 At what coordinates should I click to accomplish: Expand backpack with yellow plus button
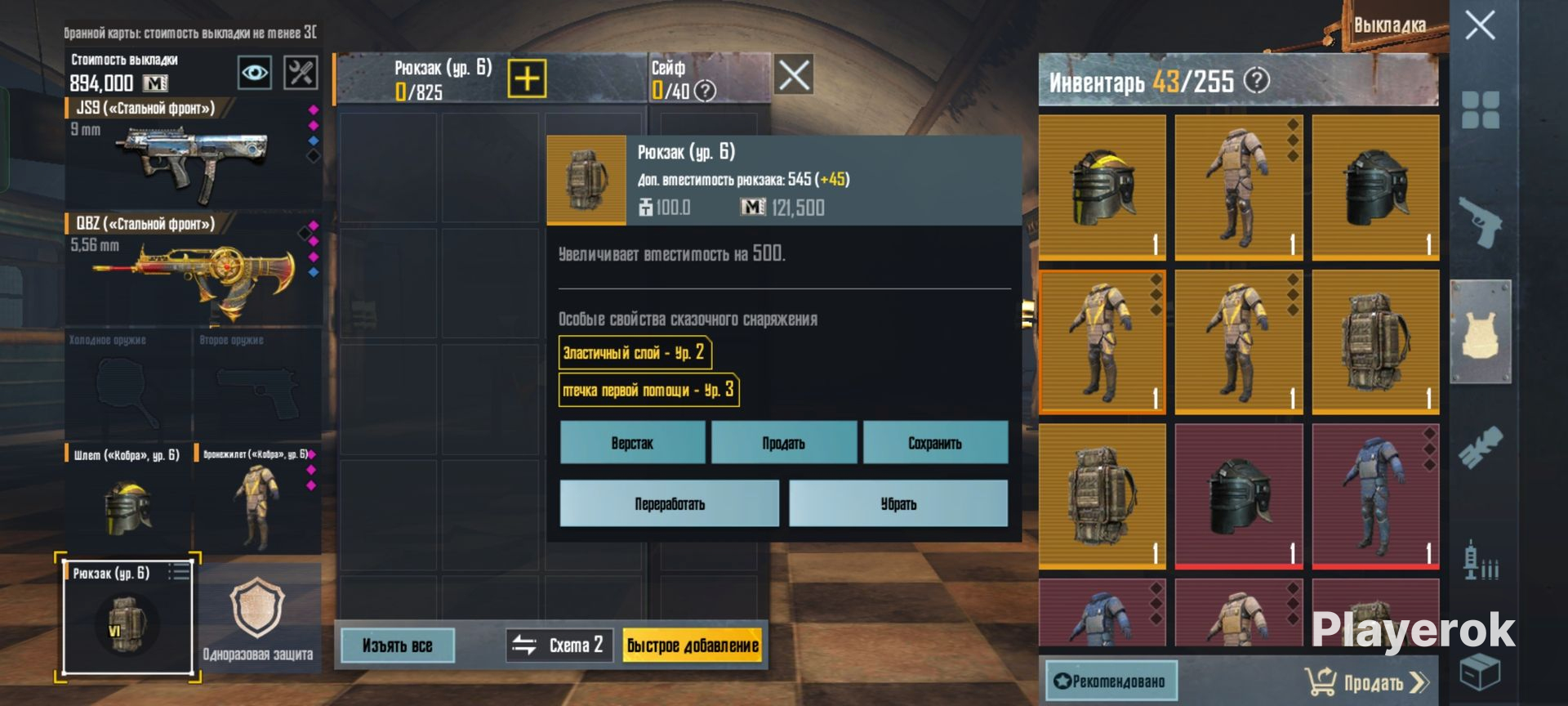(x=527, y=78)
